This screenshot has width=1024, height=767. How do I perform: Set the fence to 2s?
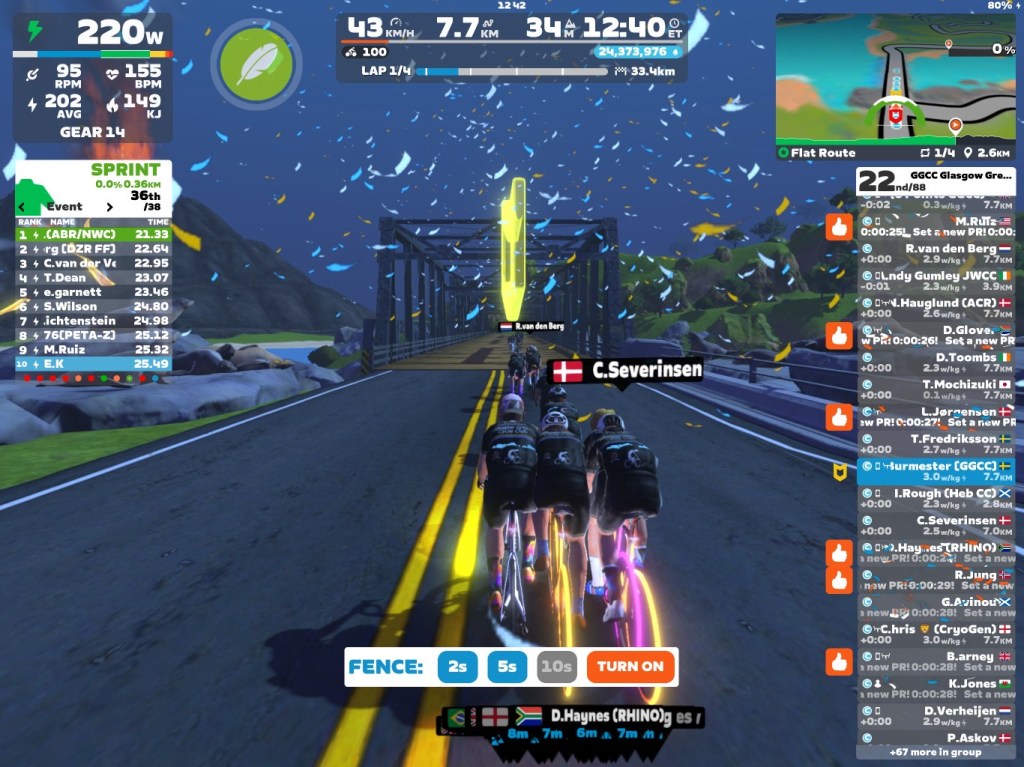click(x=457, y=666)
